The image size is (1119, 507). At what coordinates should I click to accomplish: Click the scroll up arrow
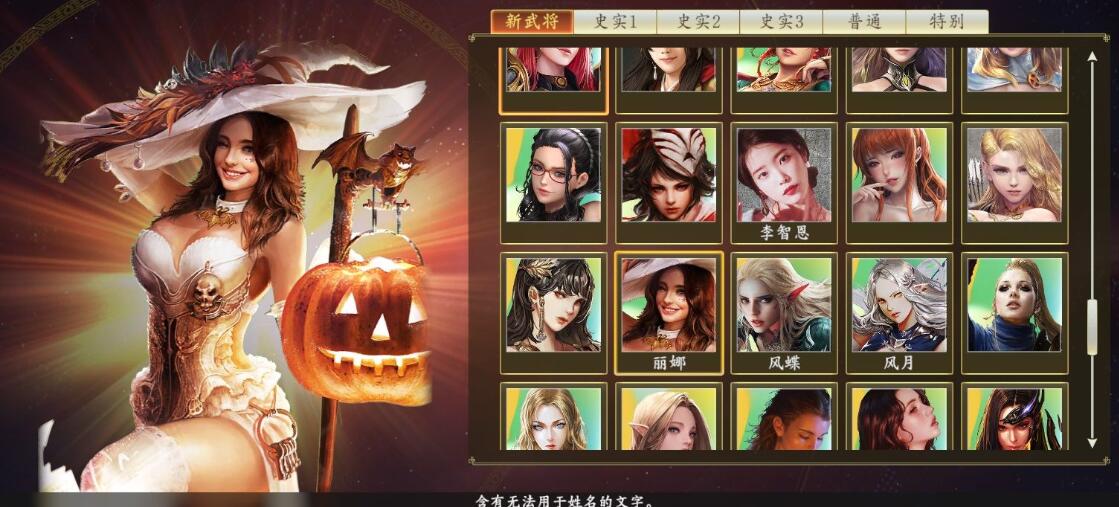(1092, 57)
